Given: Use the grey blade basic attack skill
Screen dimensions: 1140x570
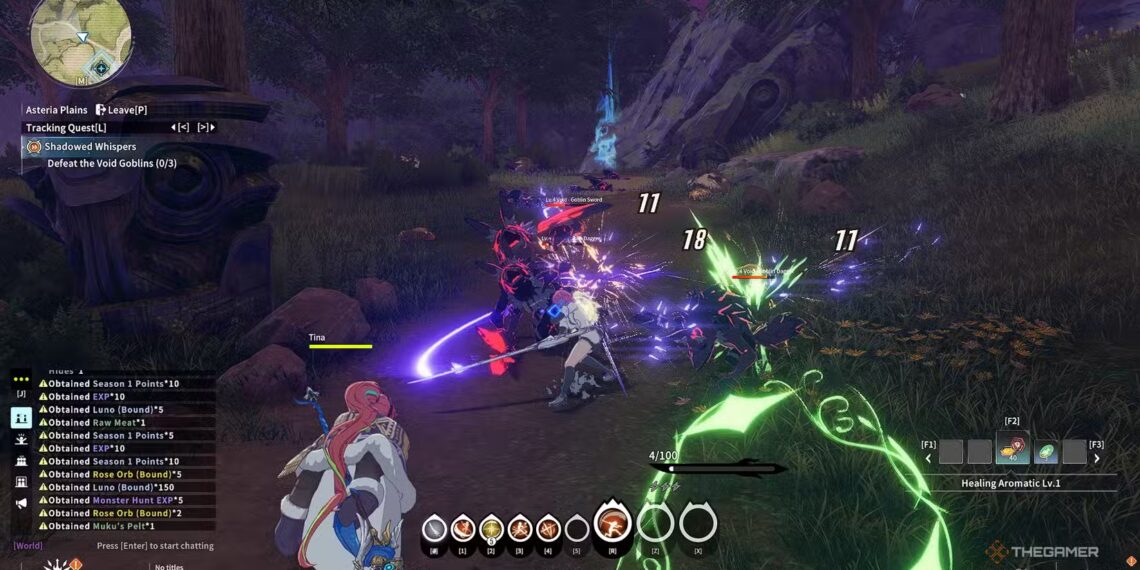Looking at the screenshot, I should click(x=434, y=528).
